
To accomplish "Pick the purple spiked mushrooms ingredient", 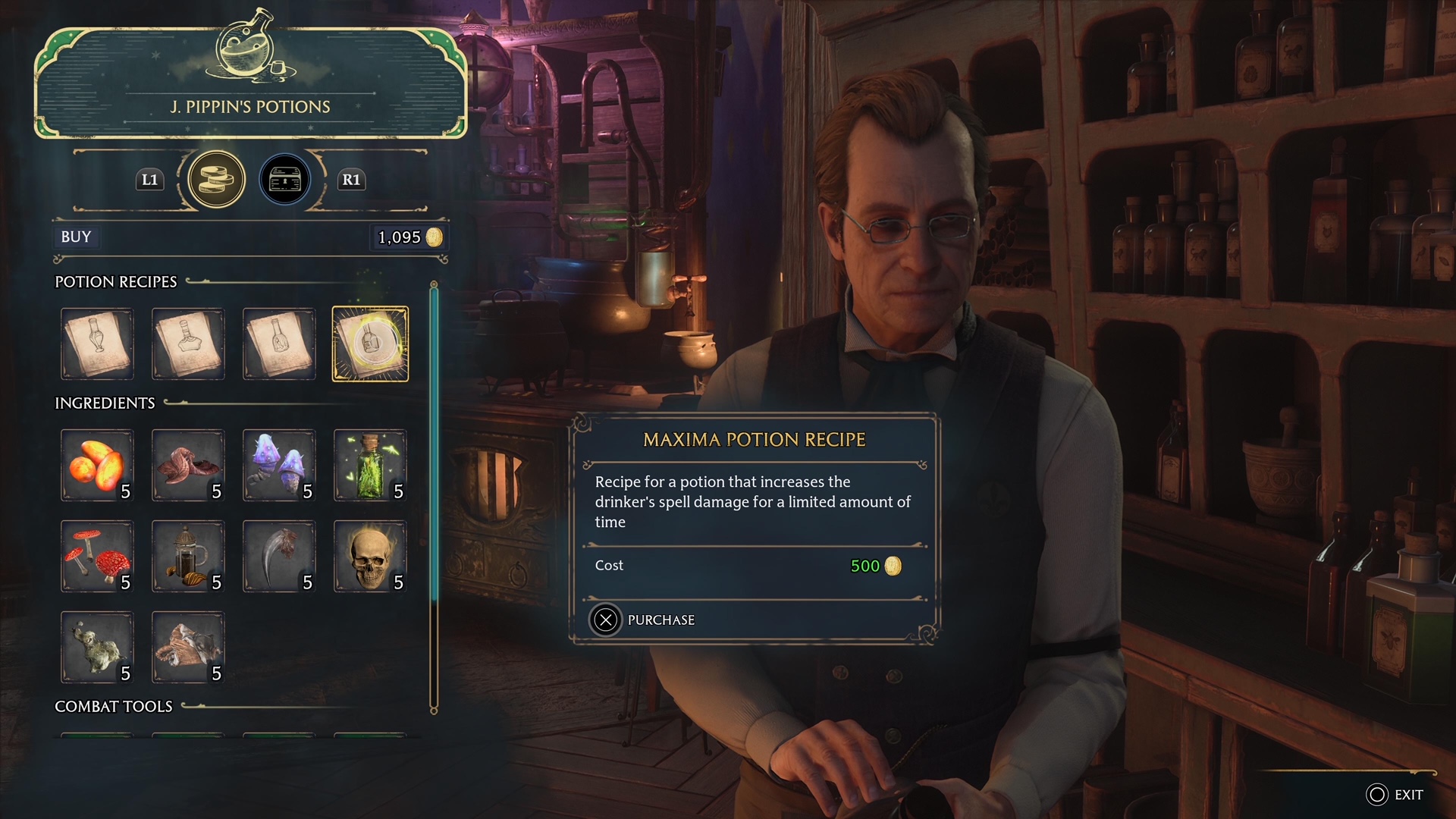I will (x=279, y=465).
